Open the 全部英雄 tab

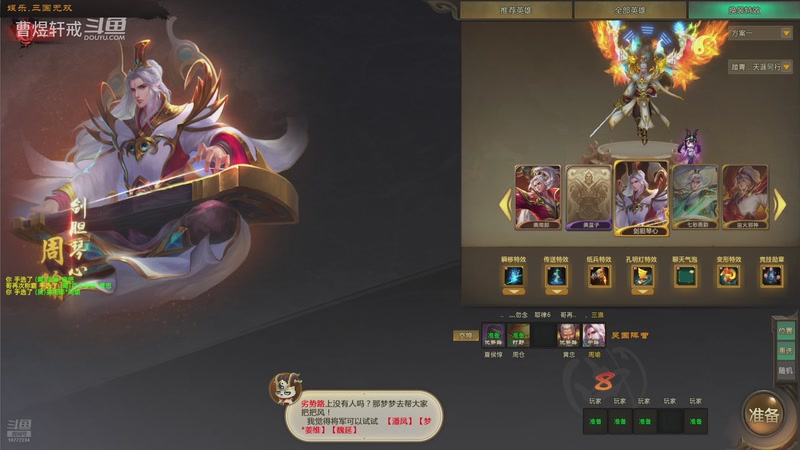[629, 10]
